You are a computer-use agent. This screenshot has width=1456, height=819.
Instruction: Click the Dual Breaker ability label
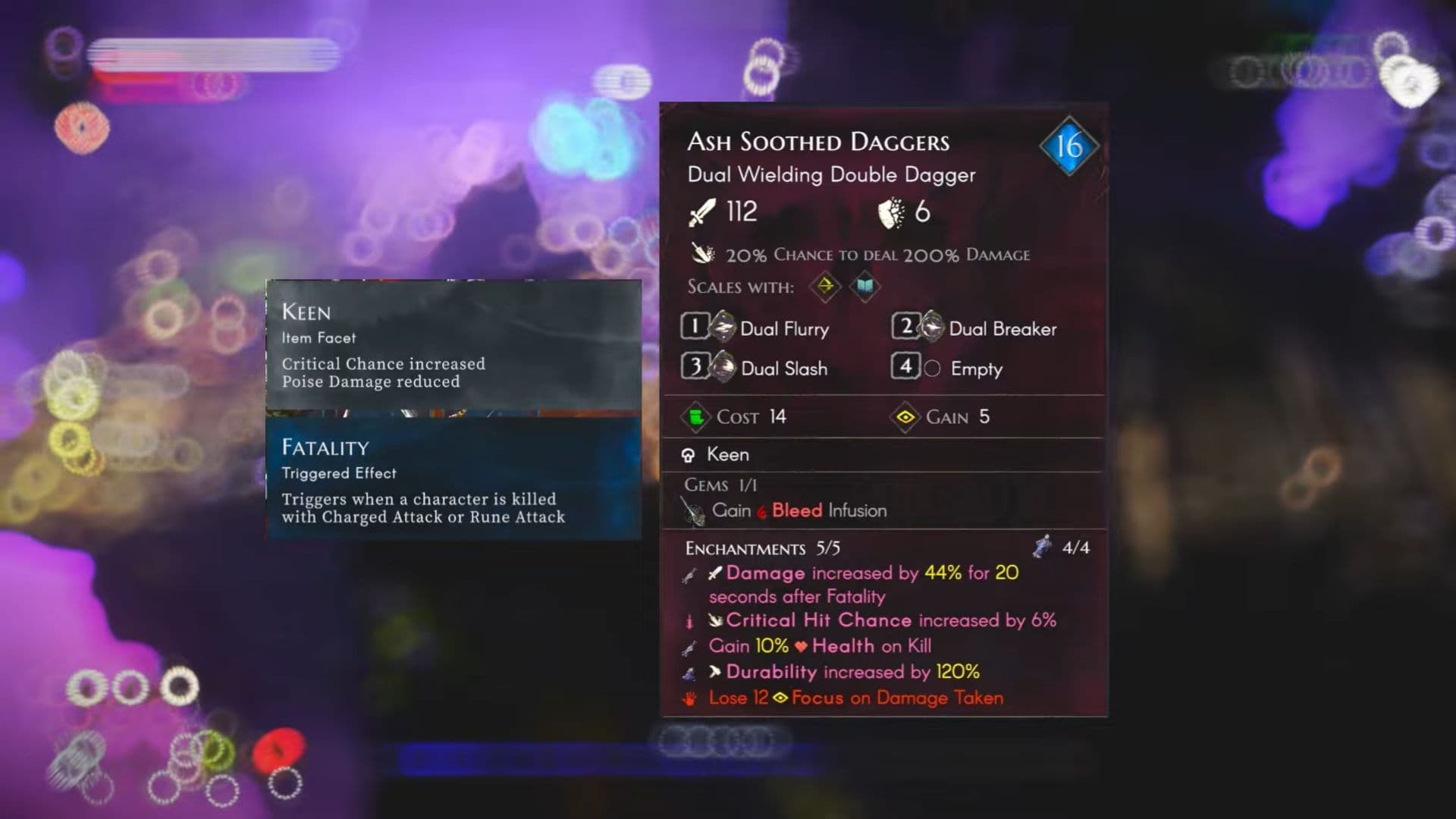coord(1003,328)
